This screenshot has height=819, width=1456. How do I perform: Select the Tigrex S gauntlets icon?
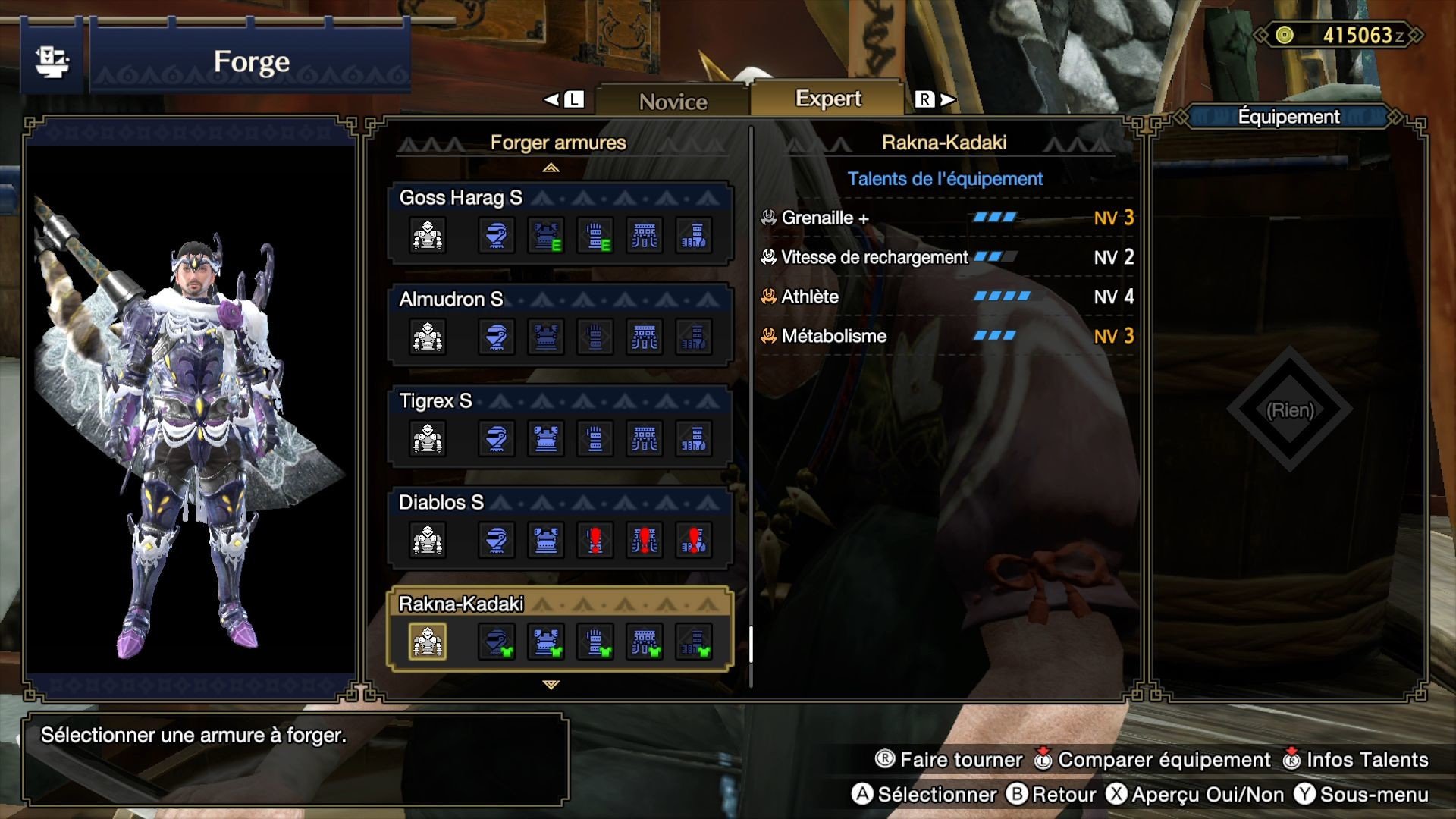[595, 438]
